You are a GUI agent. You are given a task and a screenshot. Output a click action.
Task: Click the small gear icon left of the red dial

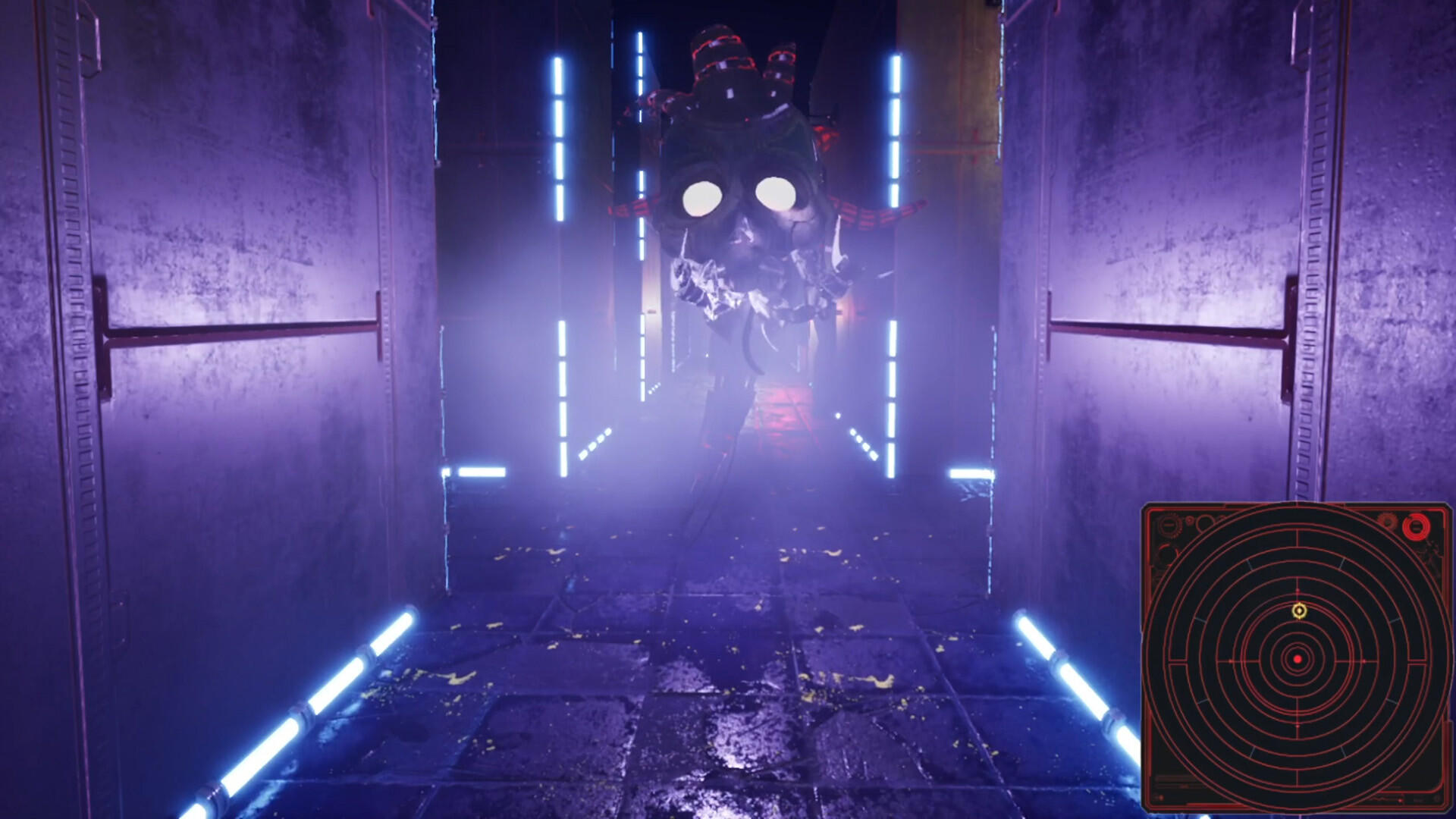point(1388,523)
